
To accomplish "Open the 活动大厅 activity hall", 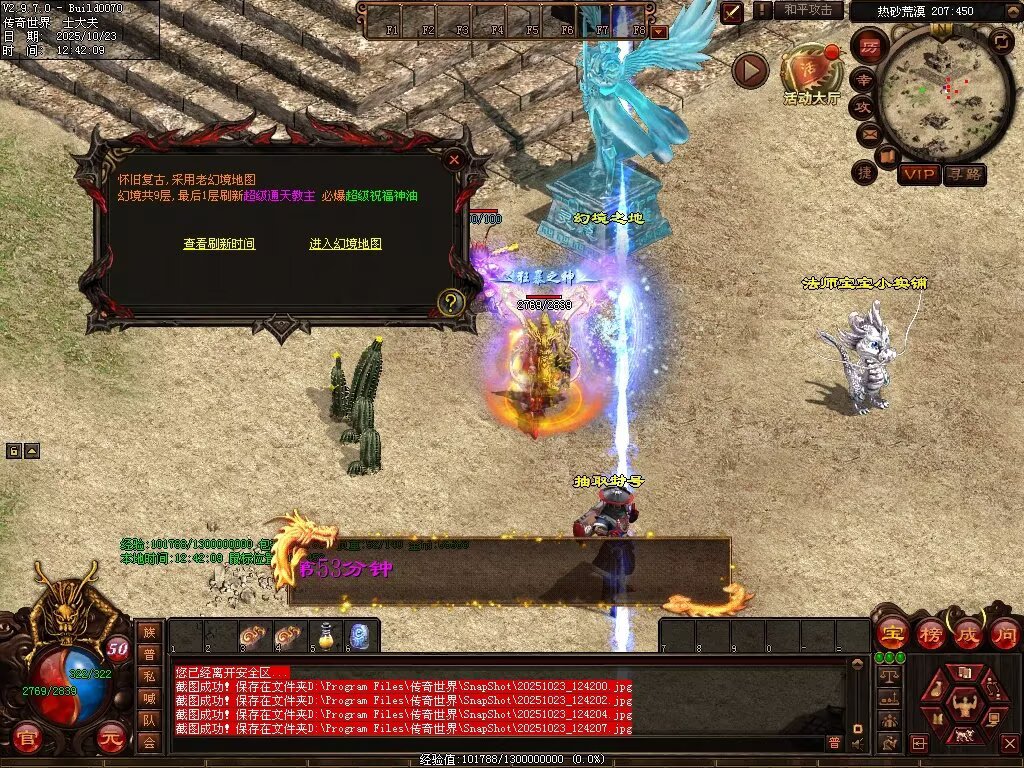I will tap(812, 75).
